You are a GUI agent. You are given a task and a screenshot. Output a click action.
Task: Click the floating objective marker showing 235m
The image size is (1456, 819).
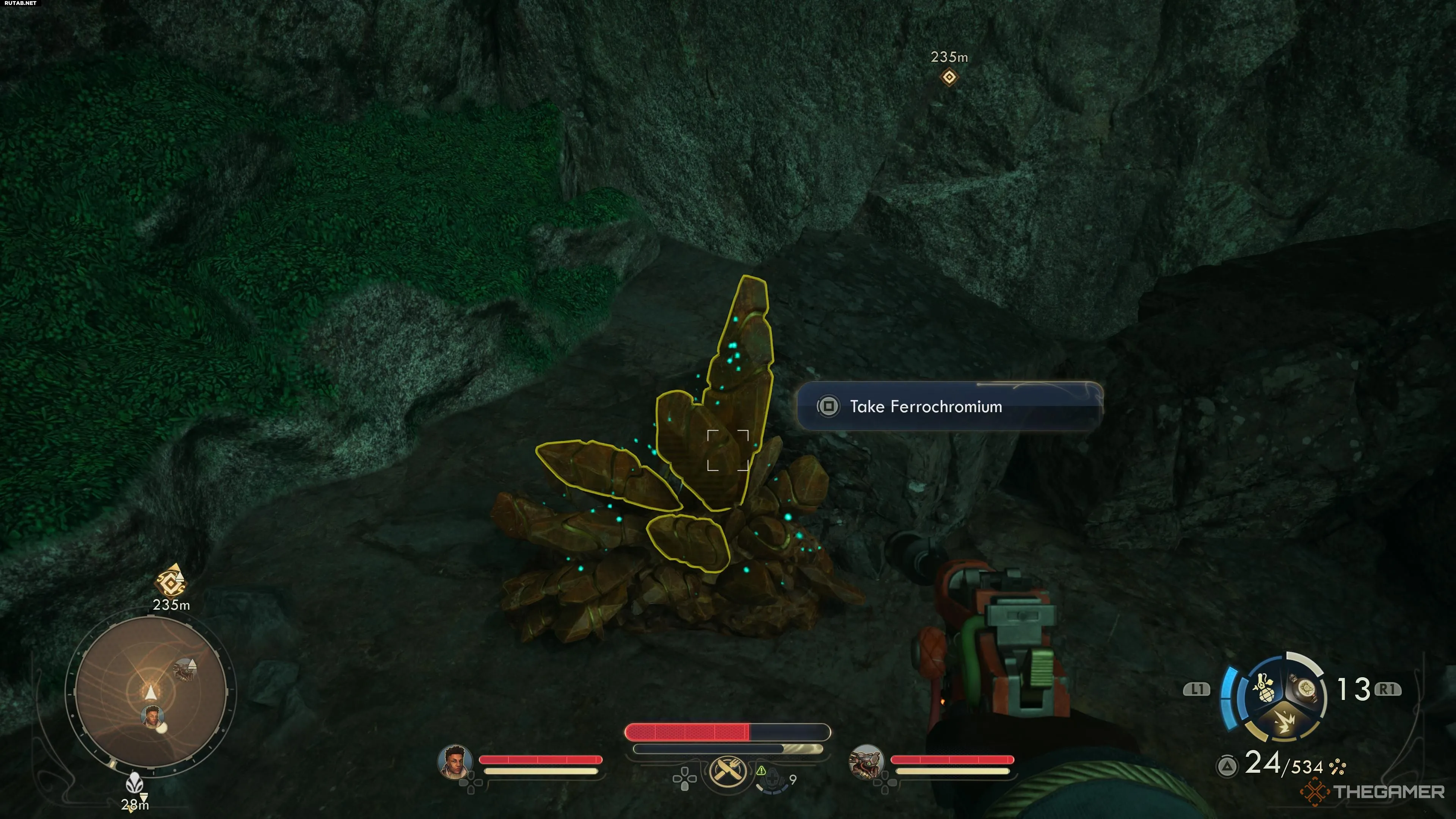pos(949,76)
